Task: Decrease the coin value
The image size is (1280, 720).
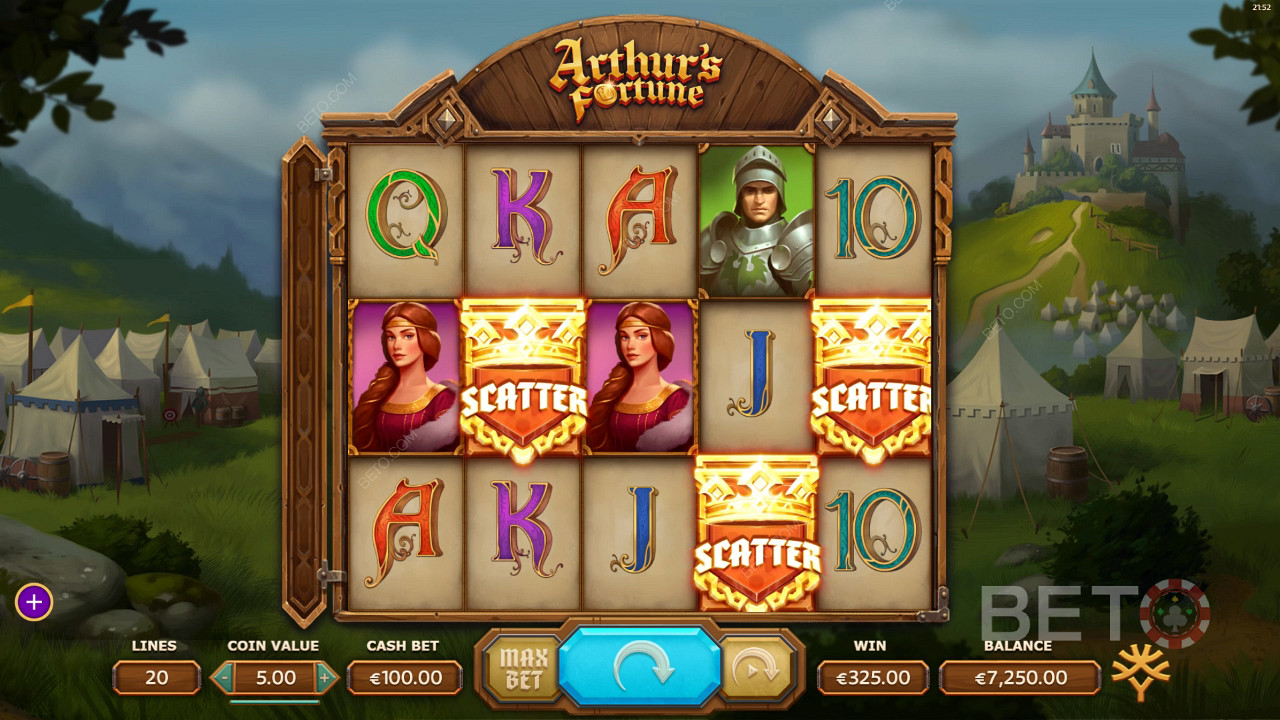Action: coord(226,678)
